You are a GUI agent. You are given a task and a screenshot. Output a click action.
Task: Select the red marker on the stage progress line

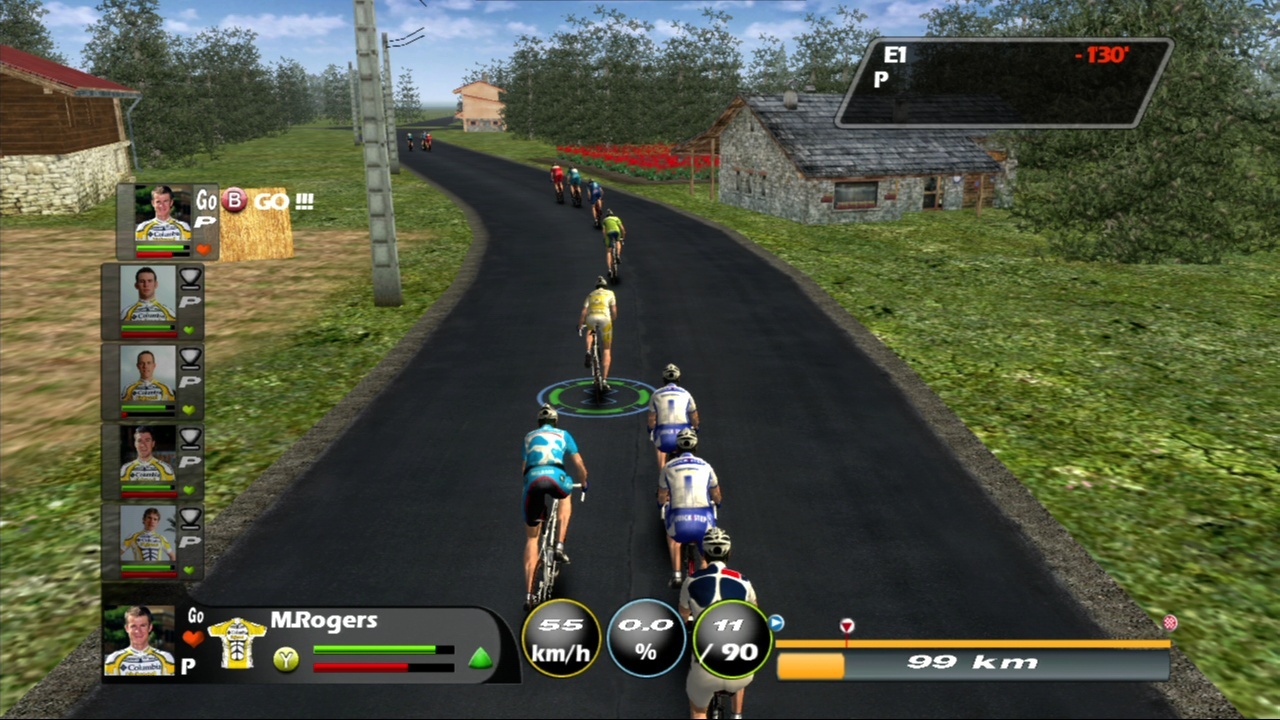pos(847,627)
